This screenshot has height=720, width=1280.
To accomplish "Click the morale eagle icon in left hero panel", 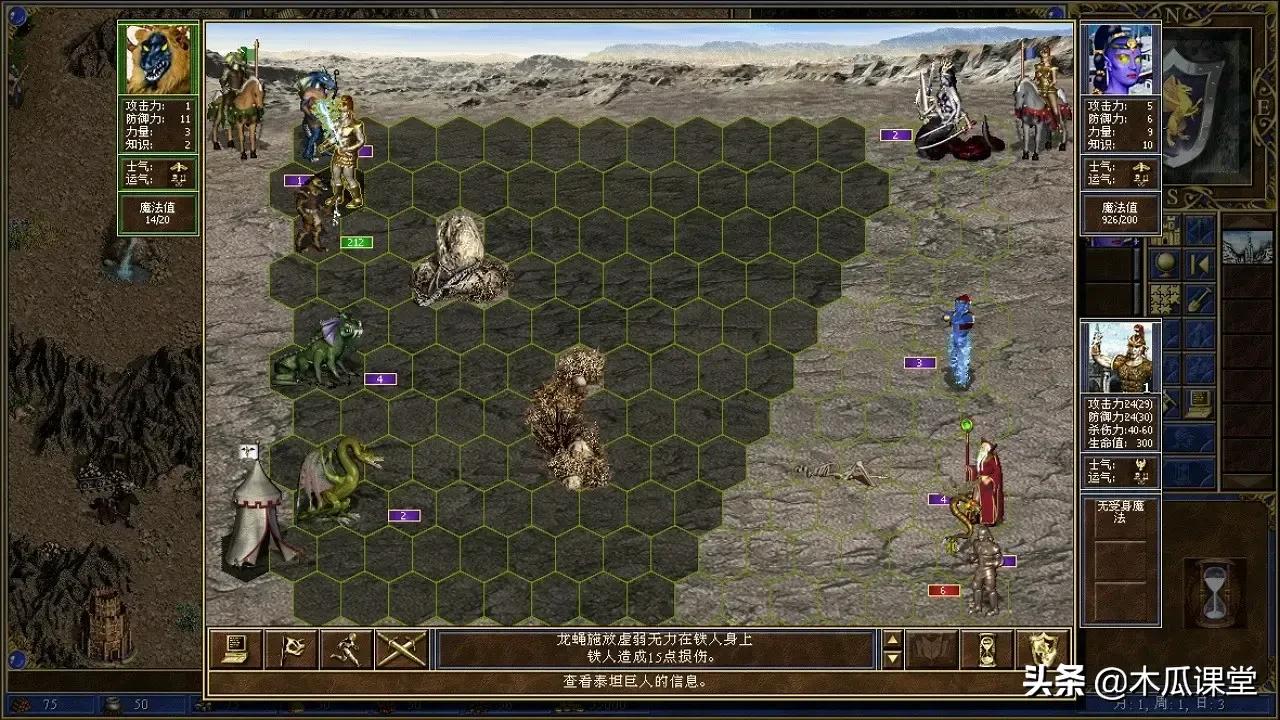I will [x=179, y=167].
